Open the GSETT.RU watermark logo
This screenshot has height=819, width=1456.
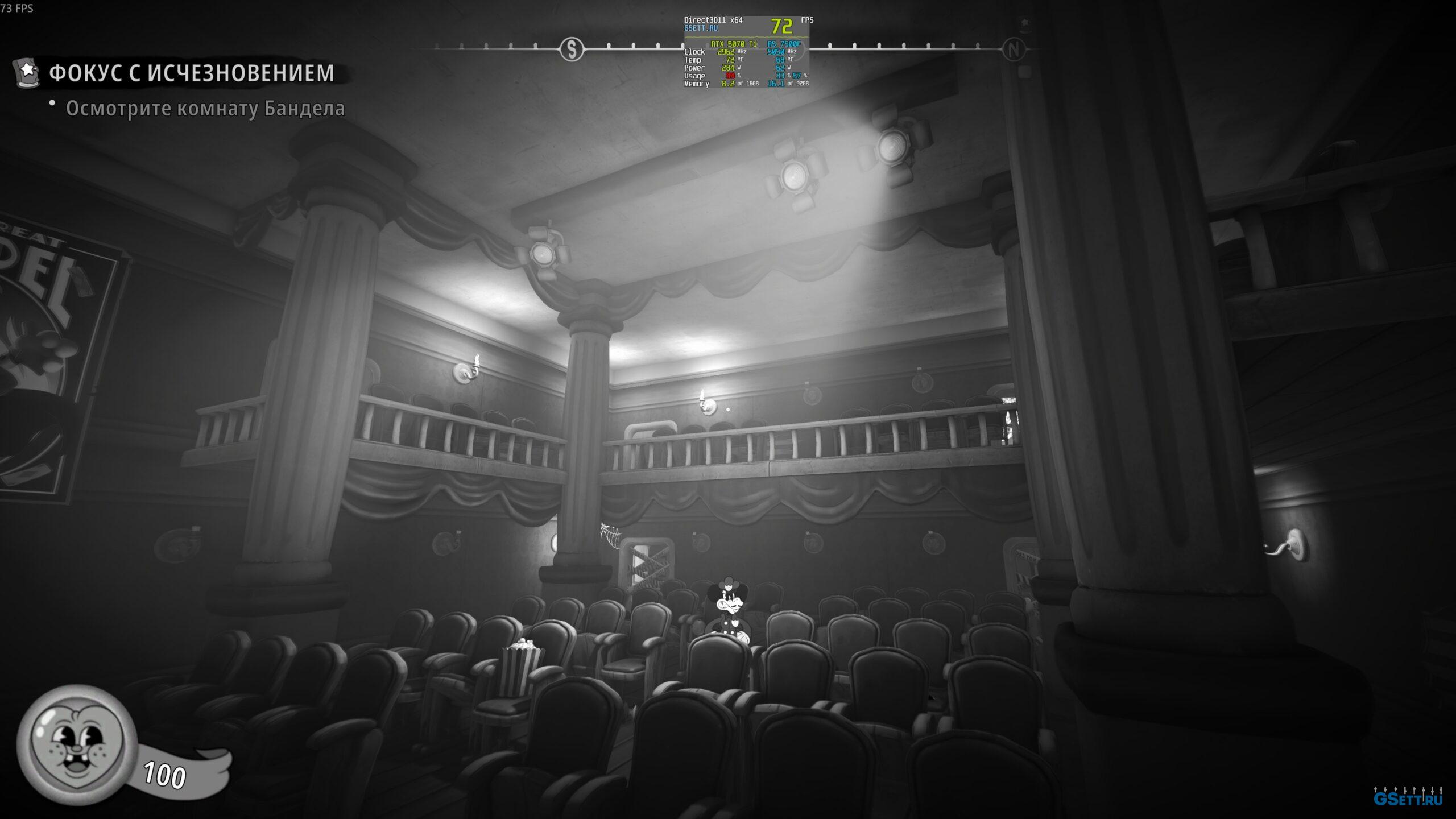[x=1407, y=799]
